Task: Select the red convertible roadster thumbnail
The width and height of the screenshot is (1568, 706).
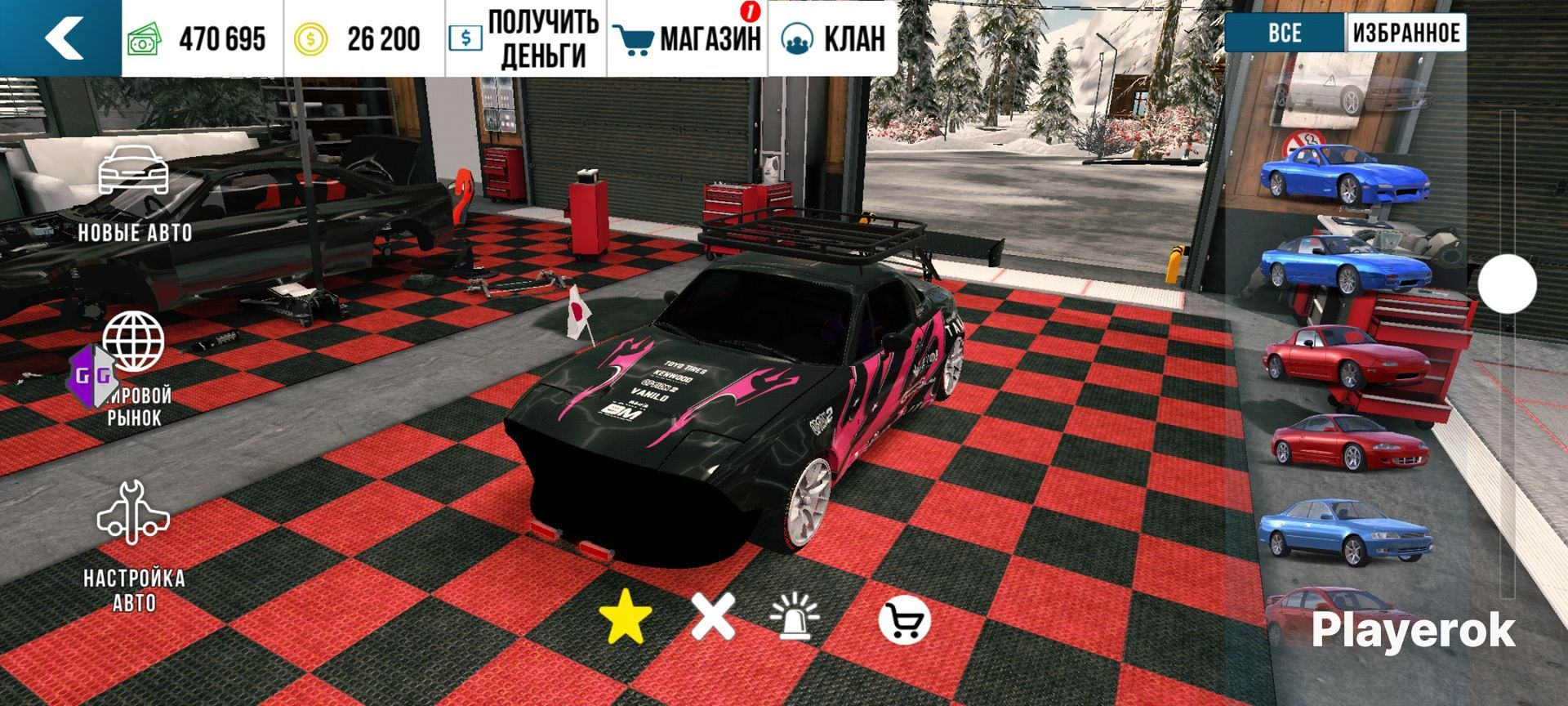Action: pyautogui.click(x=1343, y=356)
